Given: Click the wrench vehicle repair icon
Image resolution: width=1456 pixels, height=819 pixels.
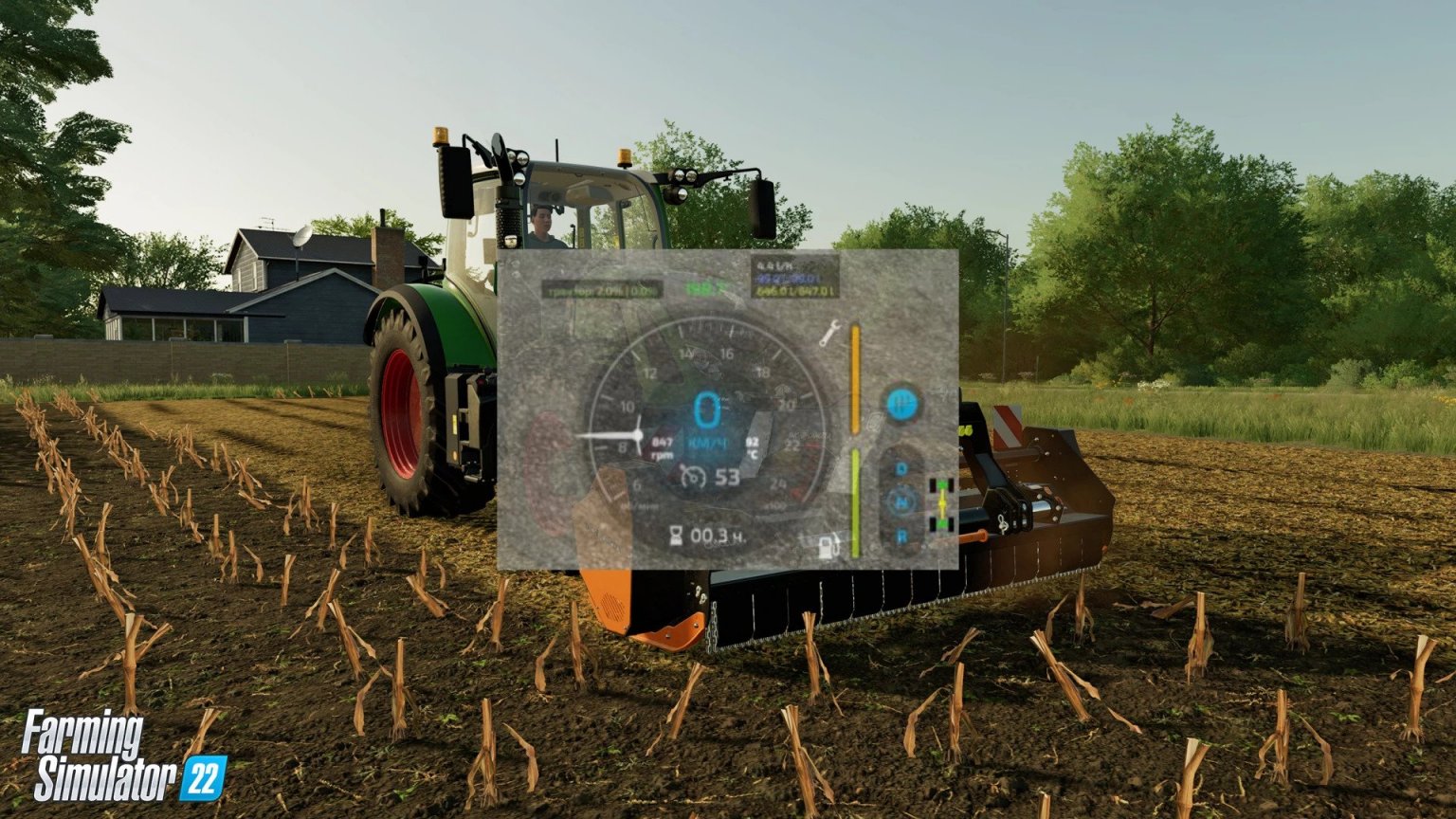Looking at the screenshot, I should coord(828,336).
